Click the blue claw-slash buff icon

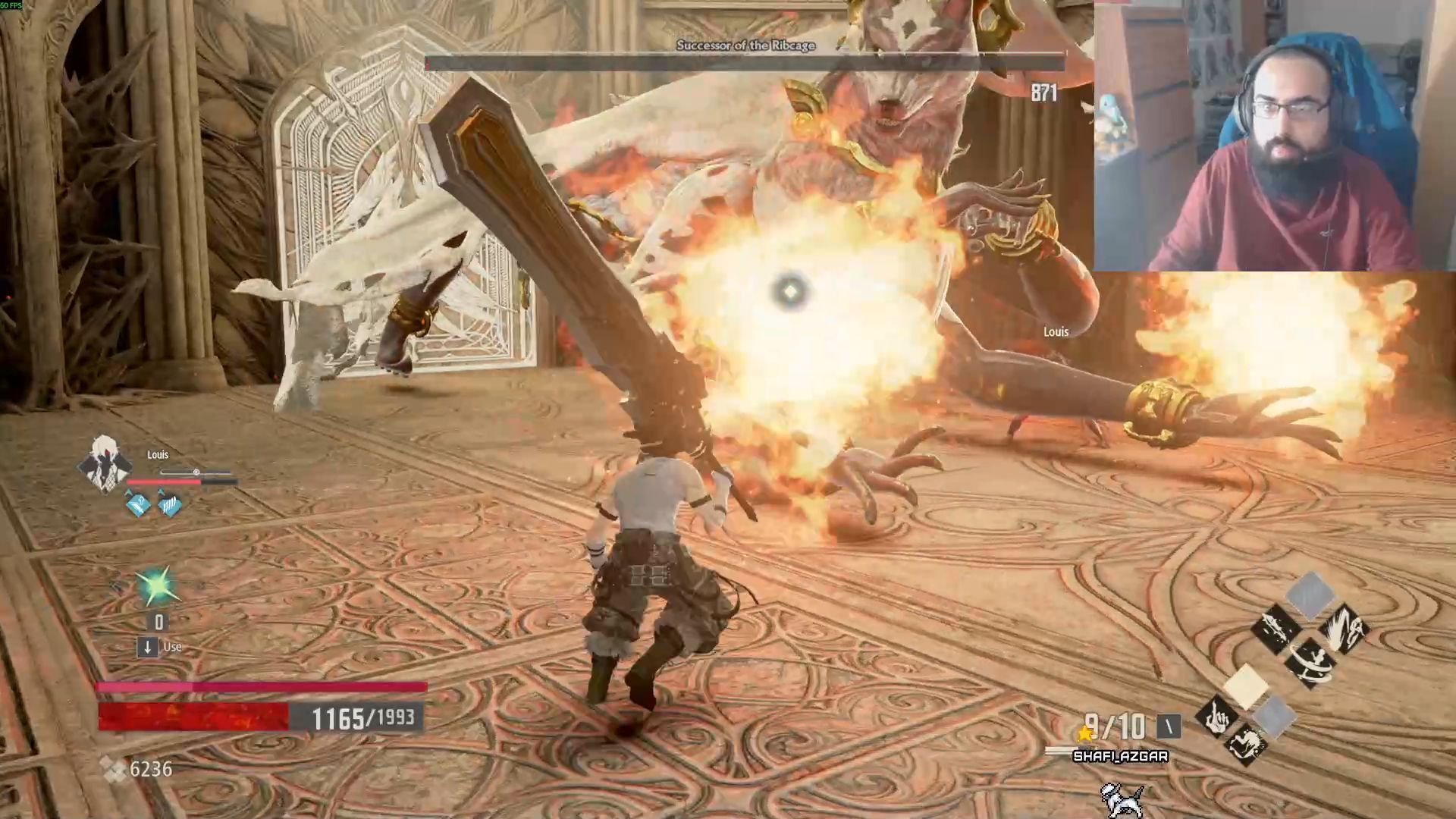(170, 504)
